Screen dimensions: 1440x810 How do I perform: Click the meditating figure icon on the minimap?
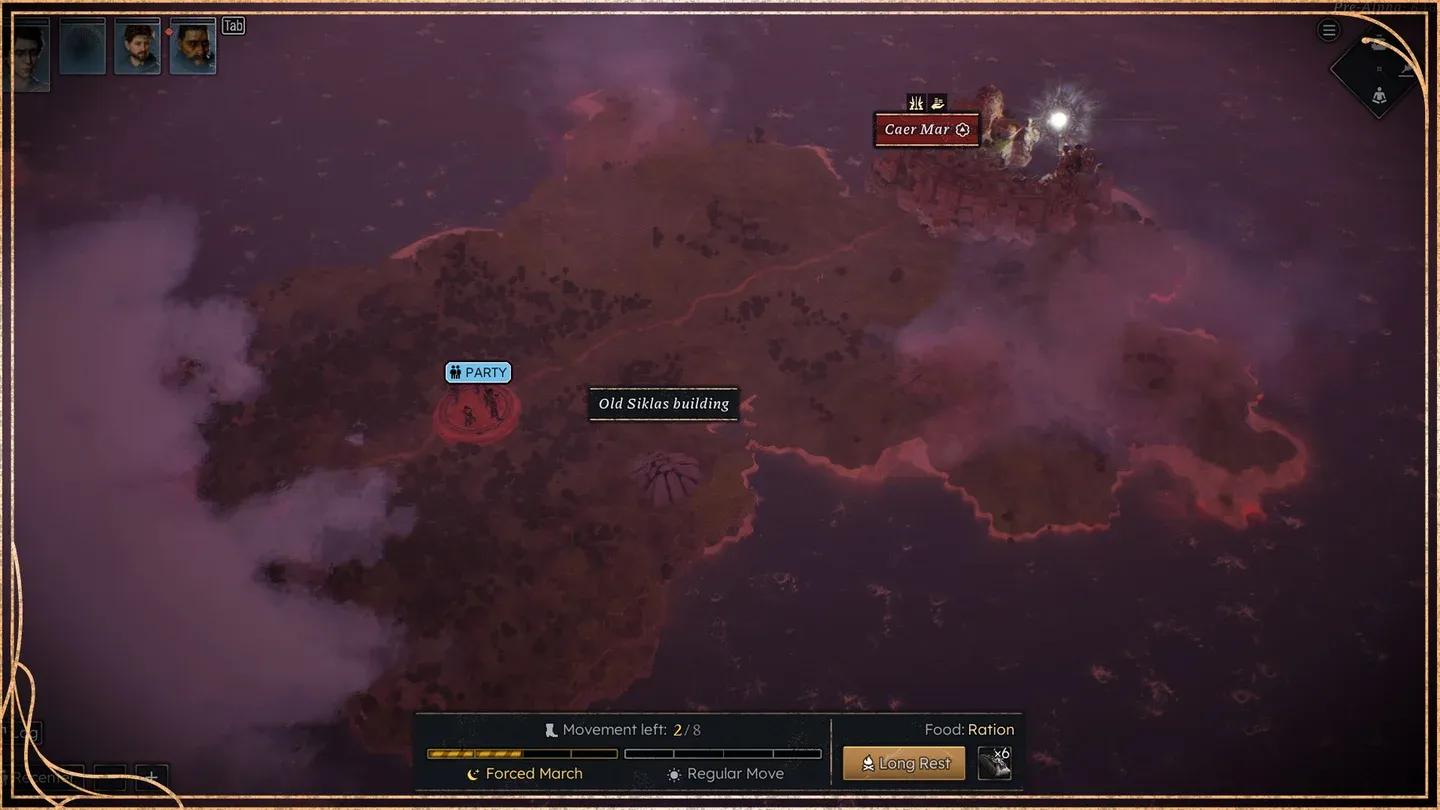coord(1379,95)
